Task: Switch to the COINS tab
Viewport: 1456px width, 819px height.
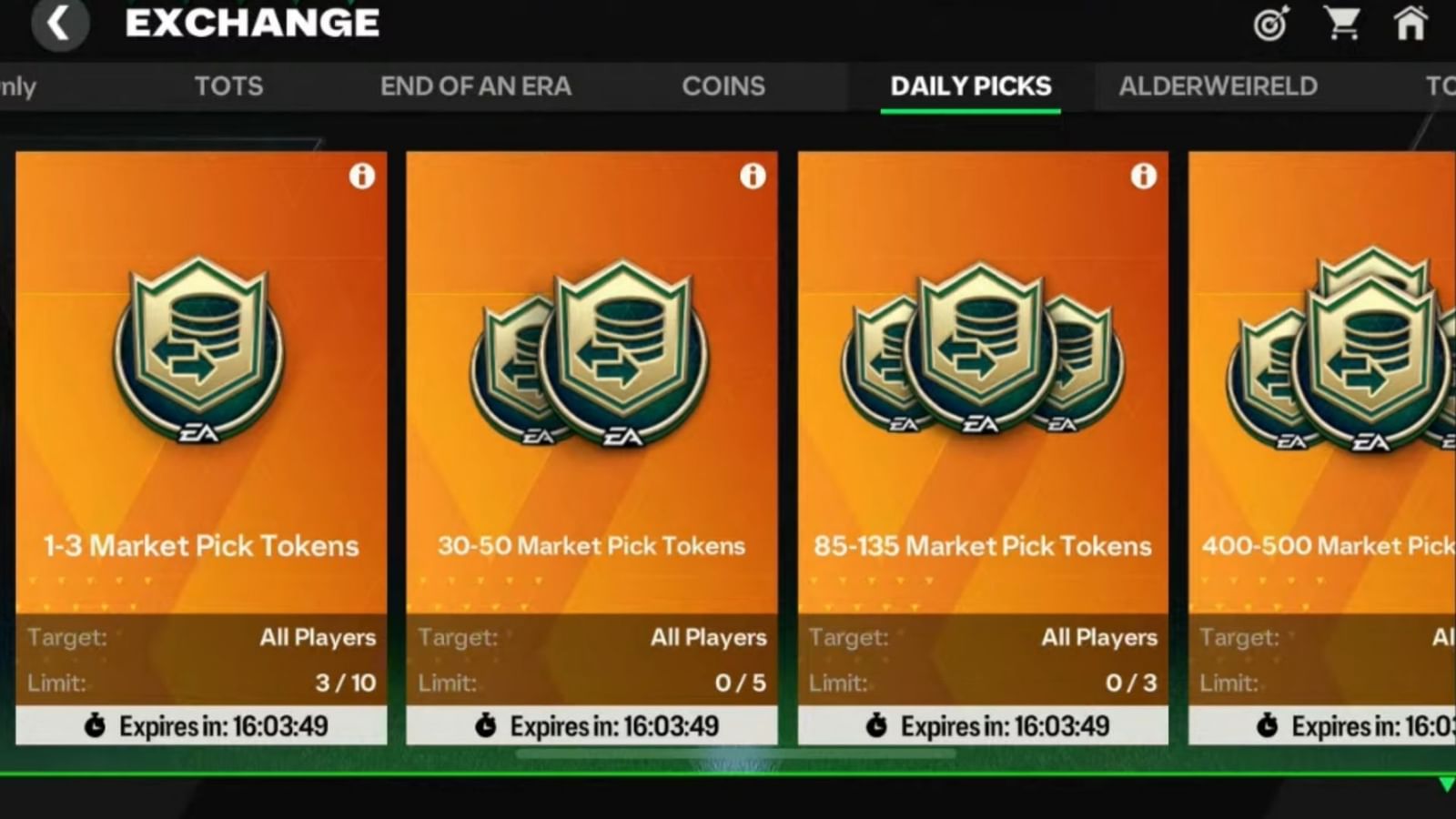Action: point(723,86)
